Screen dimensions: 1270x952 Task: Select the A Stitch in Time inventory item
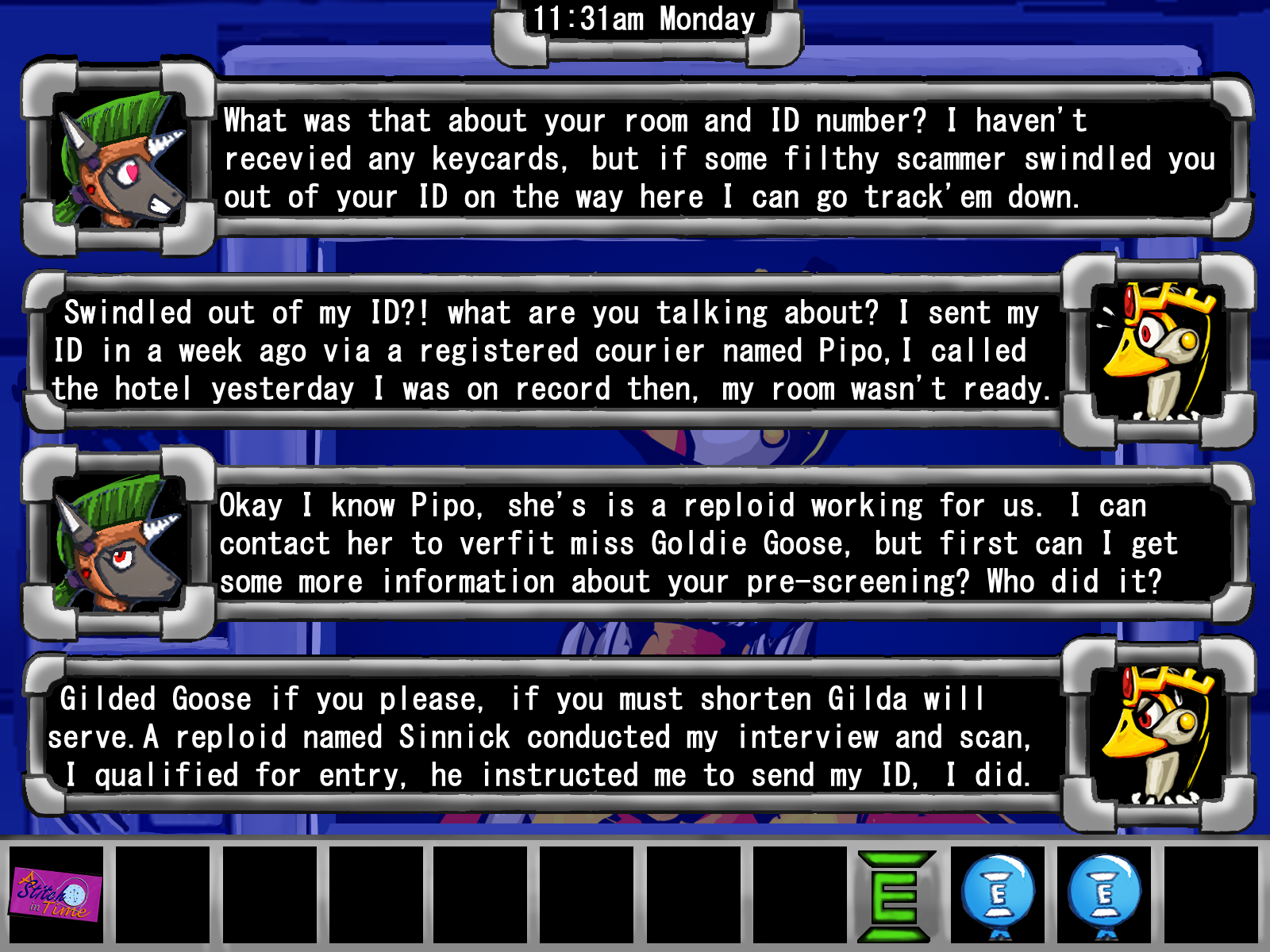56,894
